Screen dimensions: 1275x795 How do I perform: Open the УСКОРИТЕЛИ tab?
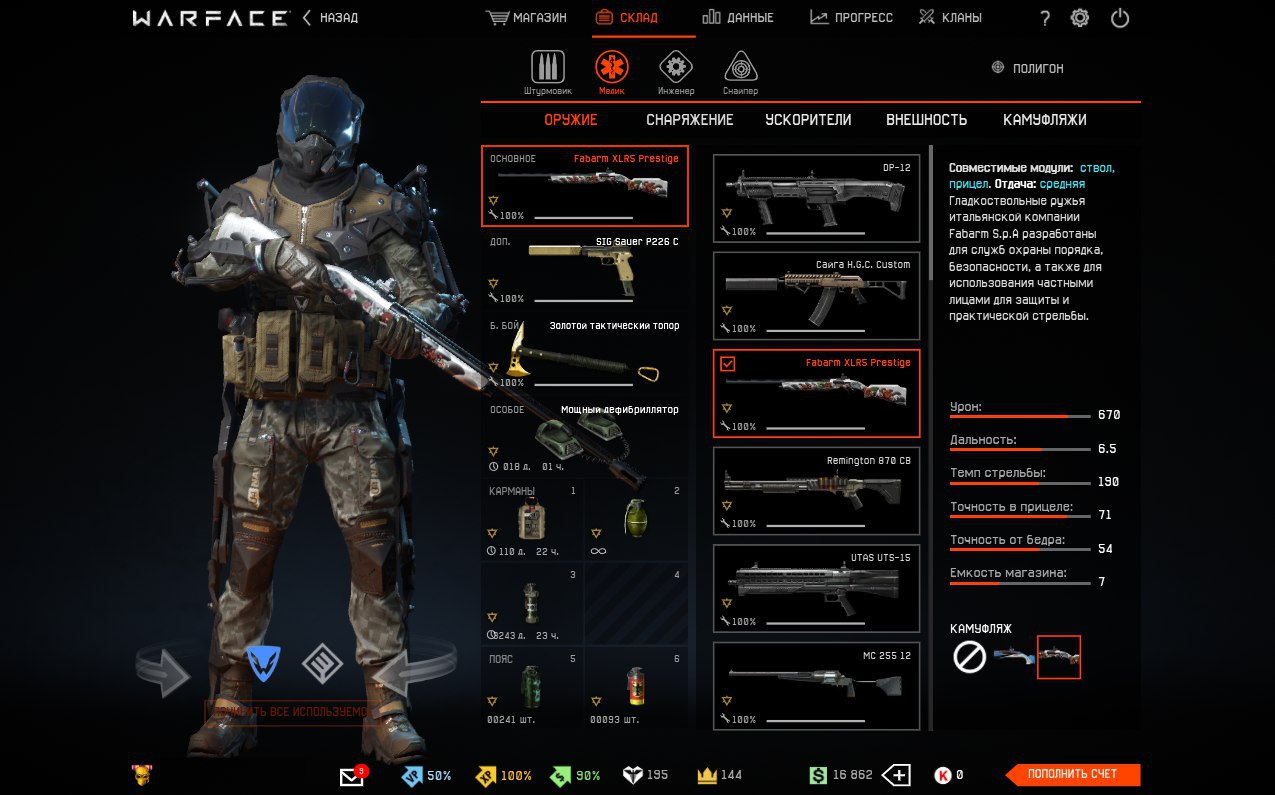808,120
